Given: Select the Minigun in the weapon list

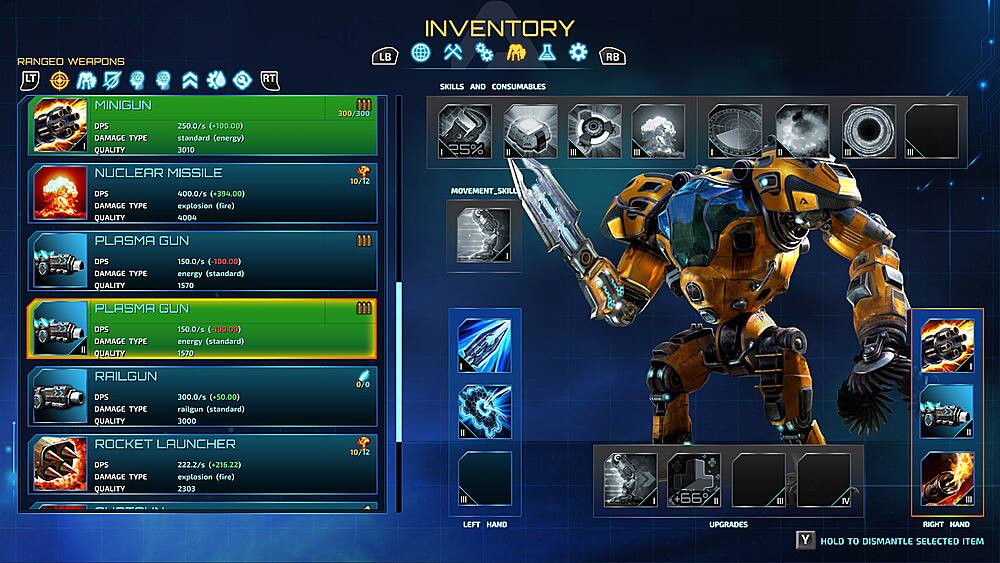Looking at the screenshot, I should click(202, 125).
